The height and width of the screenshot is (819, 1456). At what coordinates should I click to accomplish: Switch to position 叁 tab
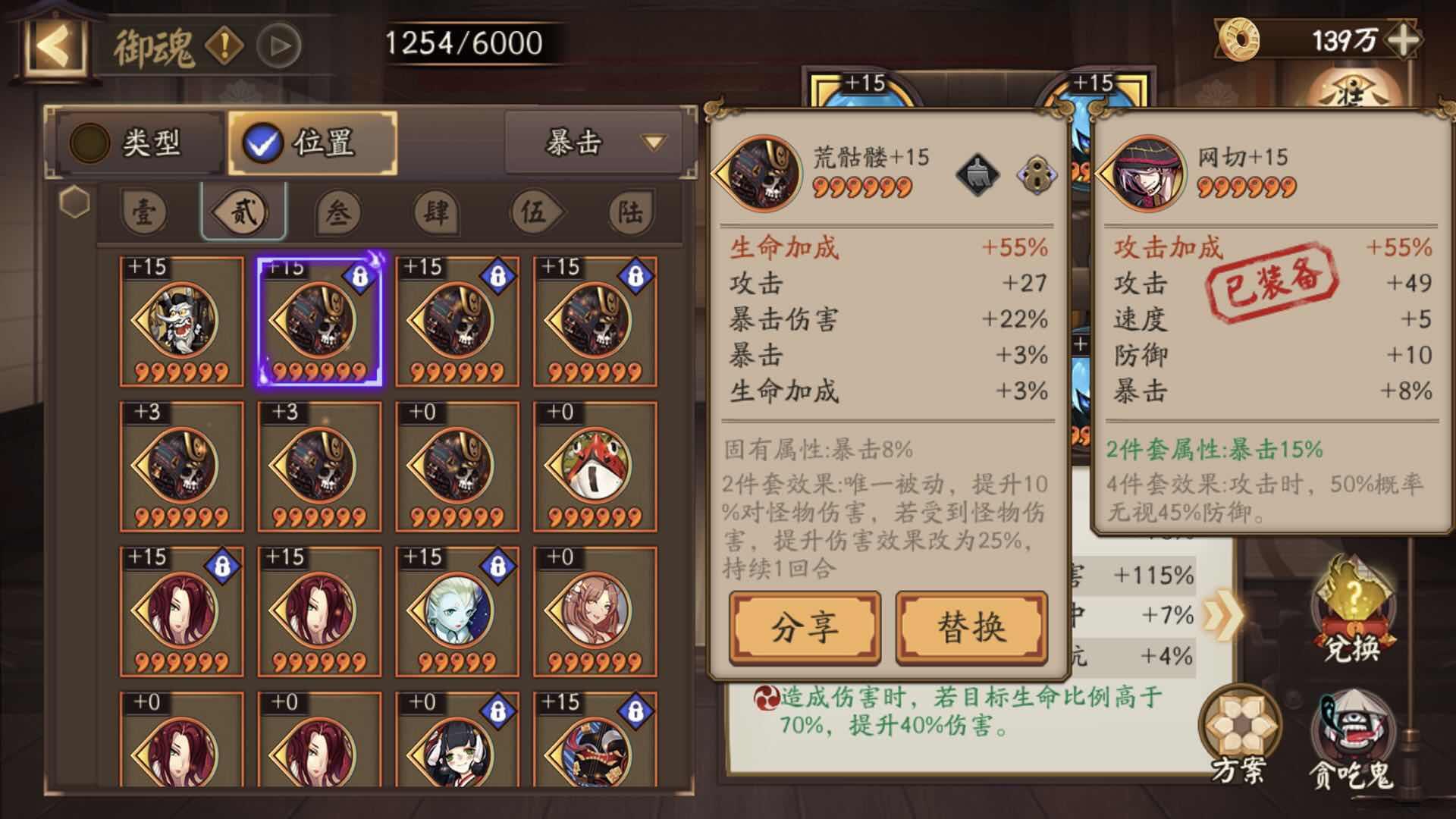pos(338,212)
